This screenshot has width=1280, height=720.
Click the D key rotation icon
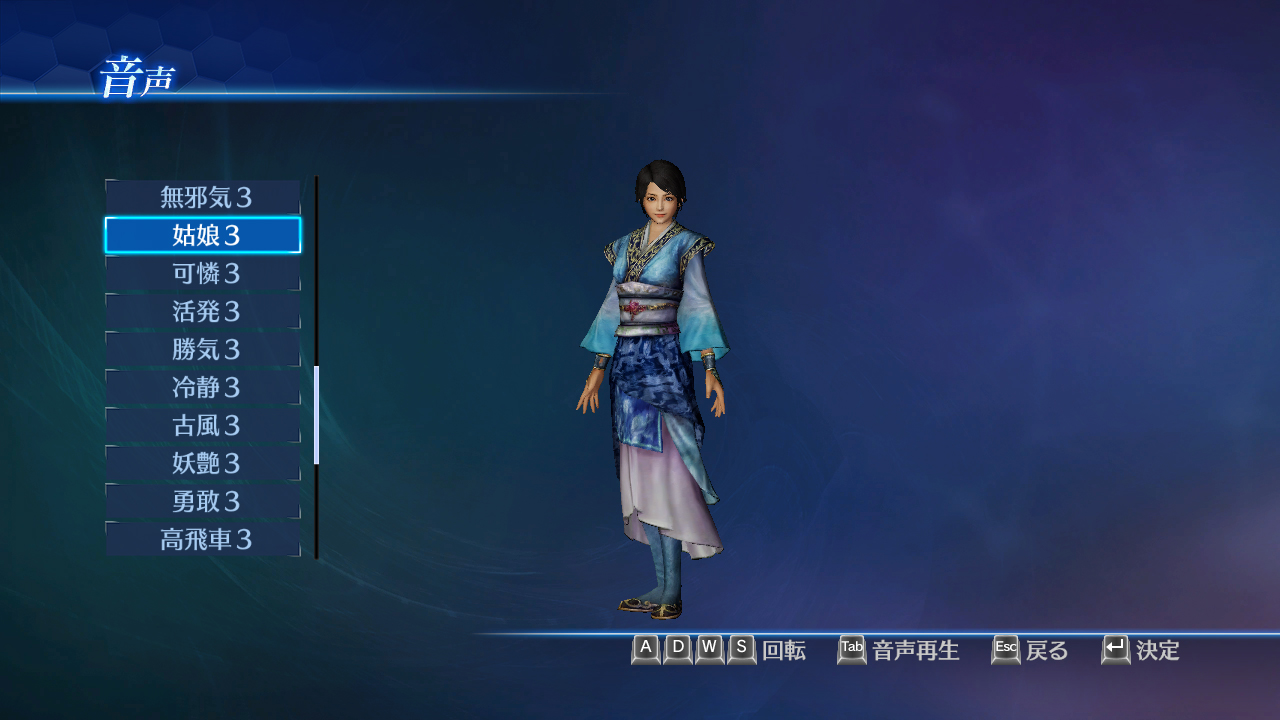[x=677, y=650]
